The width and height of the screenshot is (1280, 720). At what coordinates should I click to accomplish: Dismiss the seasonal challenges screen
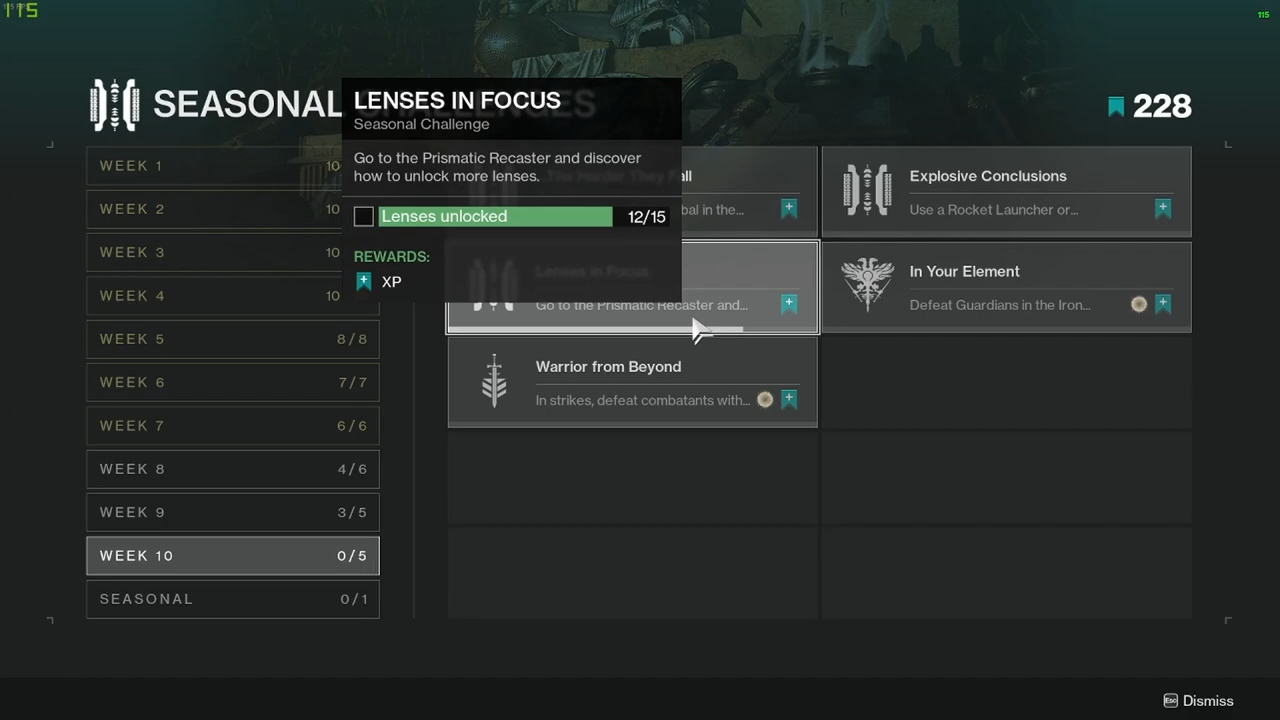tap(1198, 701)
